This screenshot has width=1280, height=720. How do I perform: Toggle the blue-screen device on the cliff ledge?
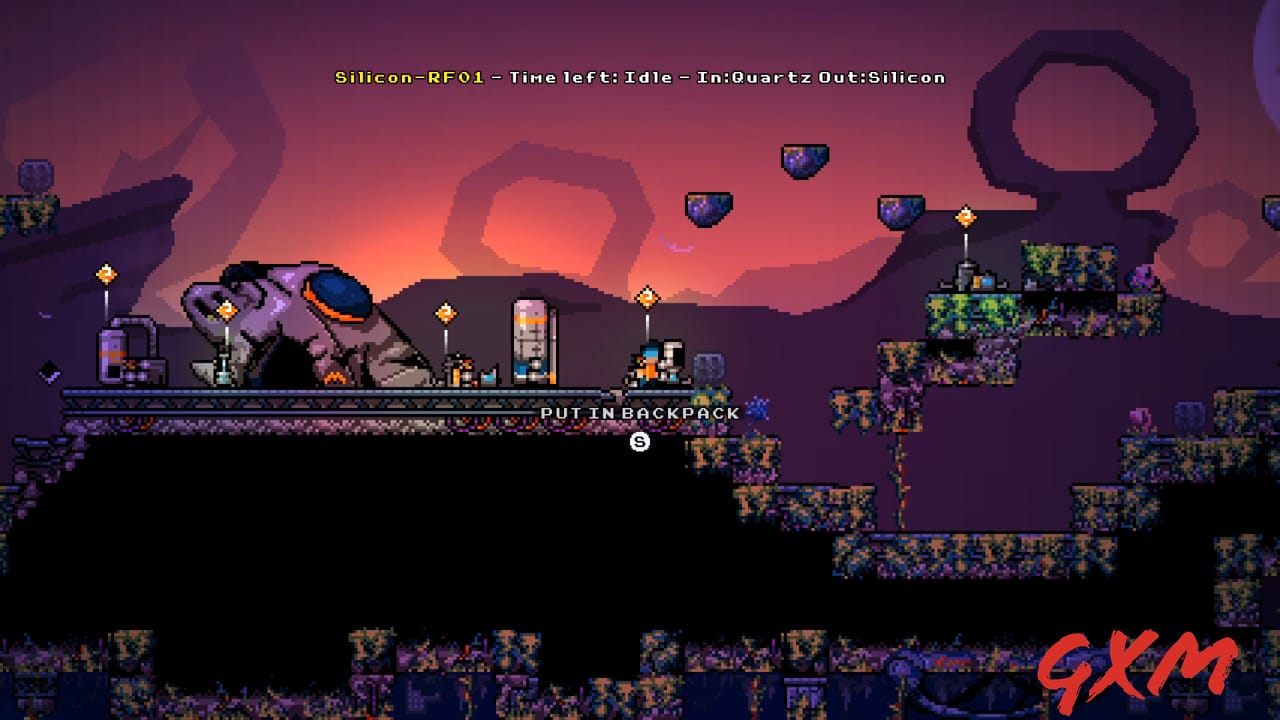coord(987,280)
